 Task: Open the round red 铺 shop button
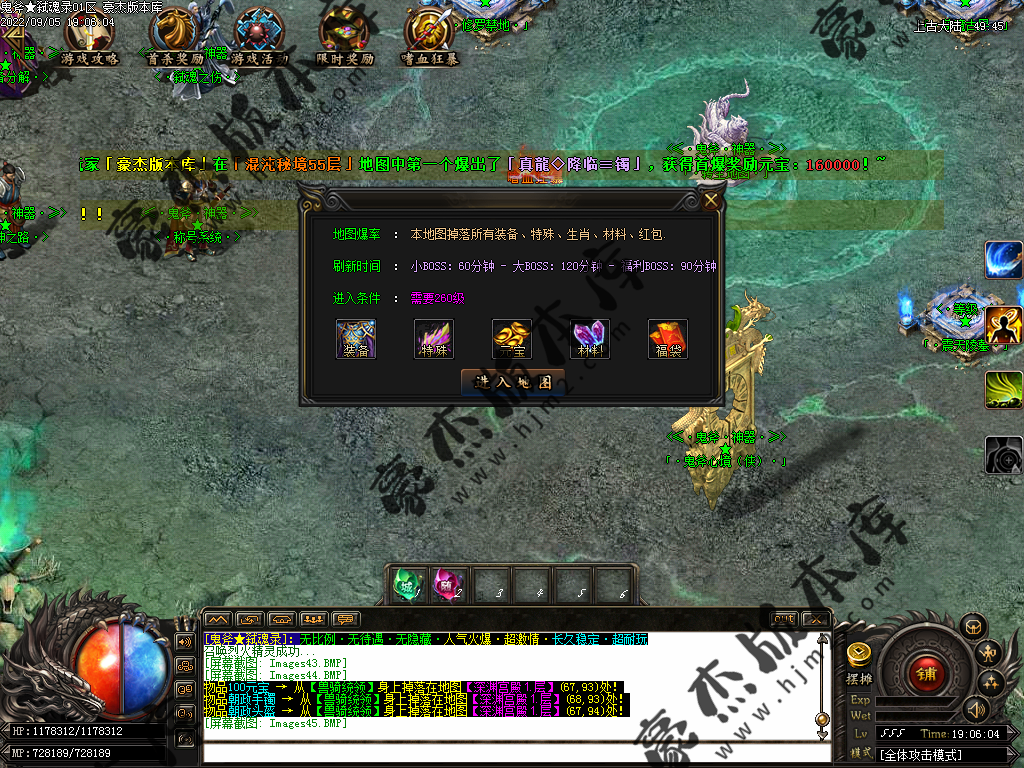pos(926,672)
